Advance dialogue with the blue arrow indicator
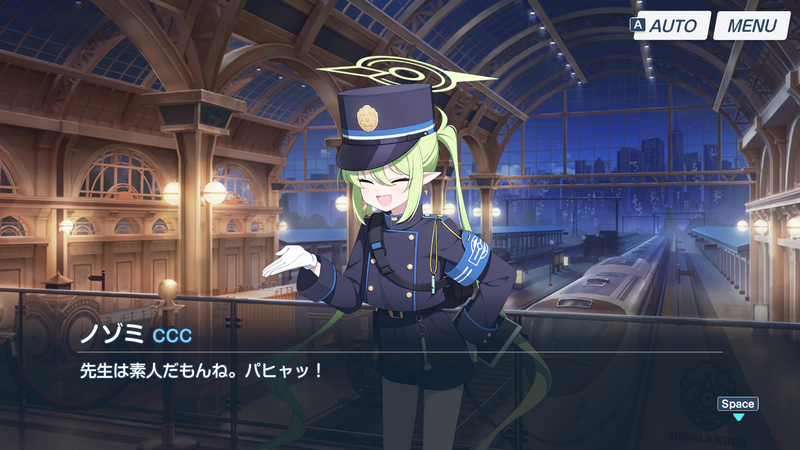The height and width of the screenshot is (450, 800). point(738,416)
